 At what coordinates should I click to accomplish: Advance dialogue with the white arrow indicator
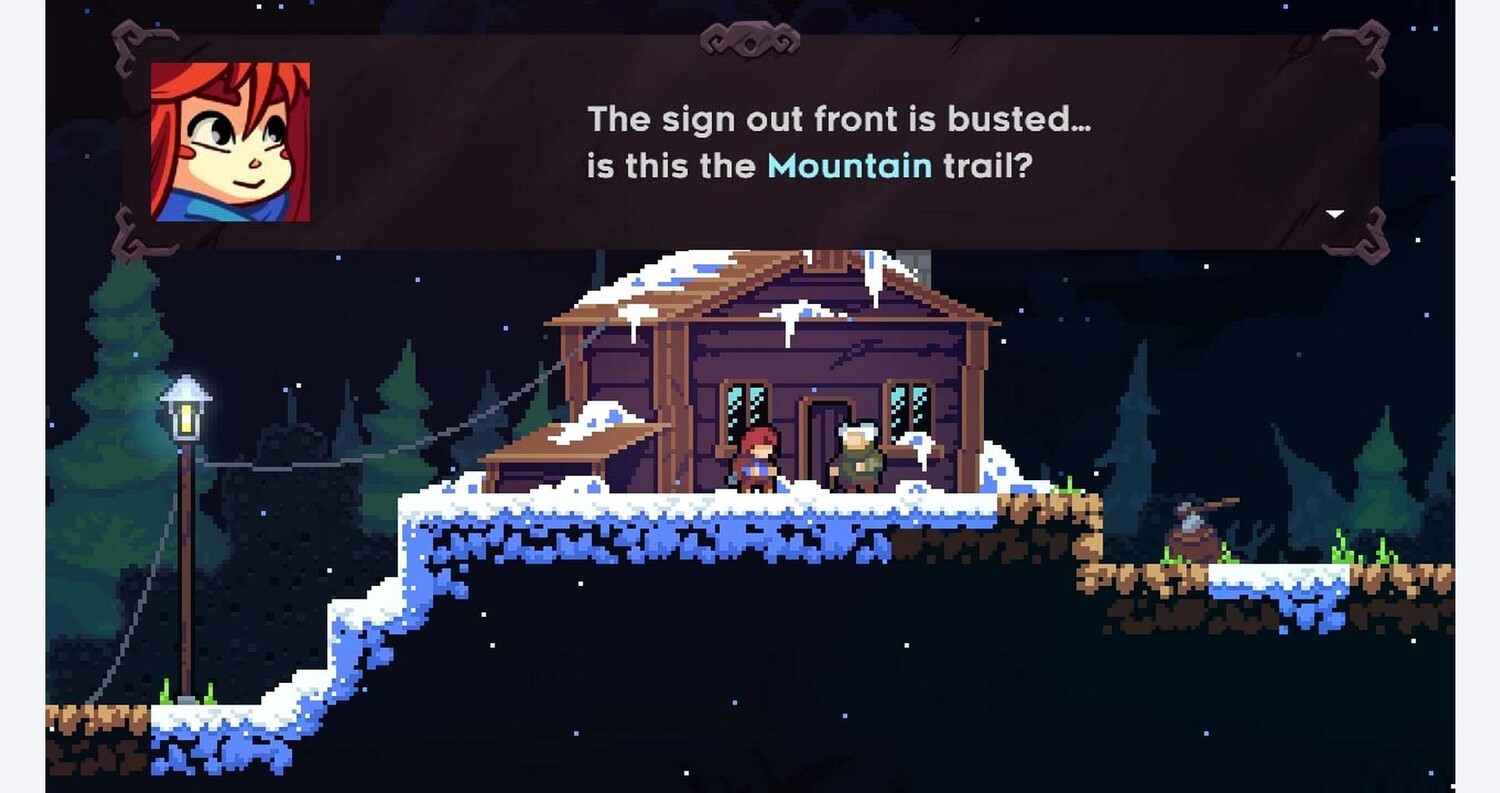point(1334,213)
